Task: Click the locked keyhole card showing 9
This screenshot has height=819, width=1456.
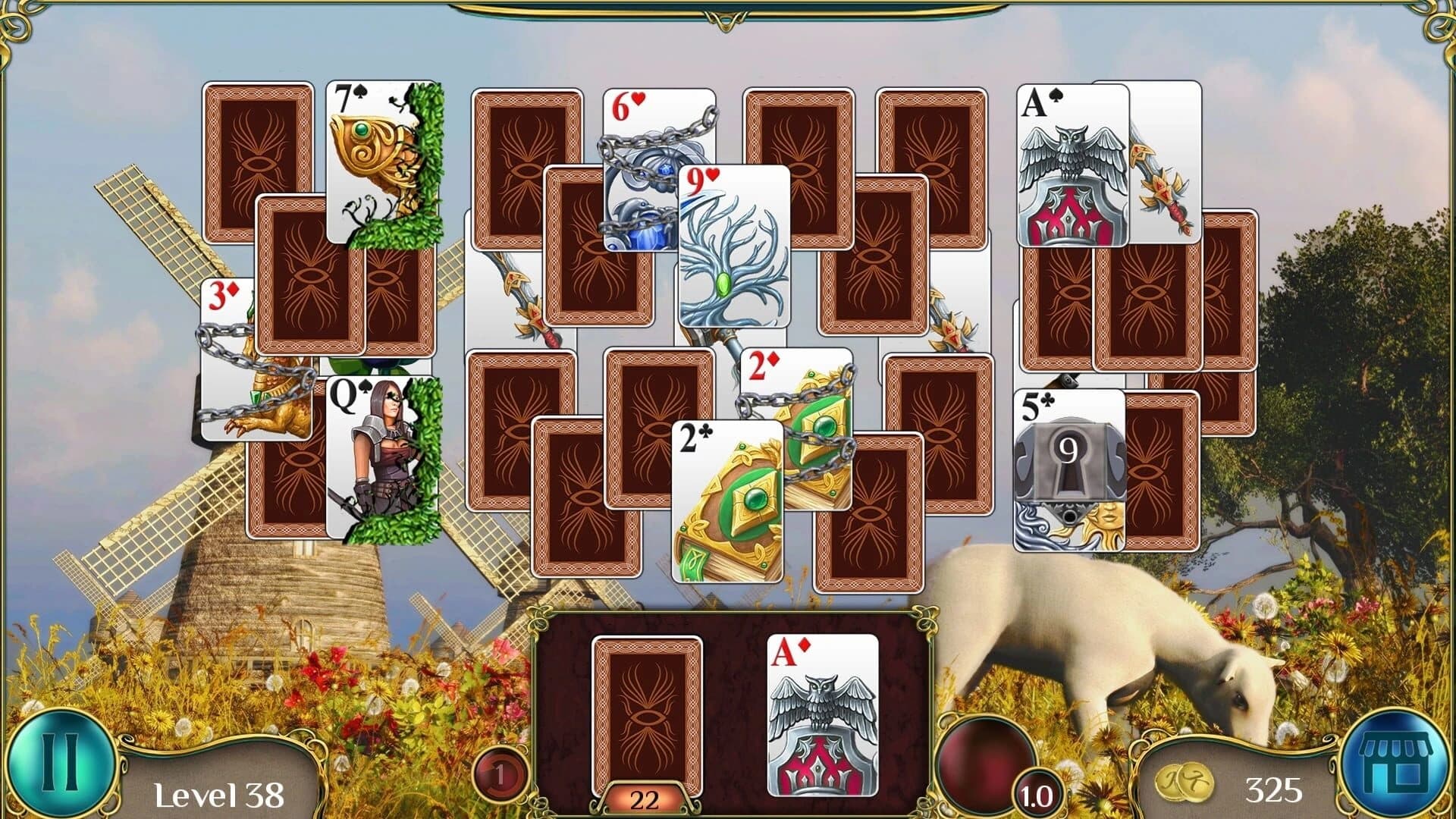Action: pos(1071,455)
